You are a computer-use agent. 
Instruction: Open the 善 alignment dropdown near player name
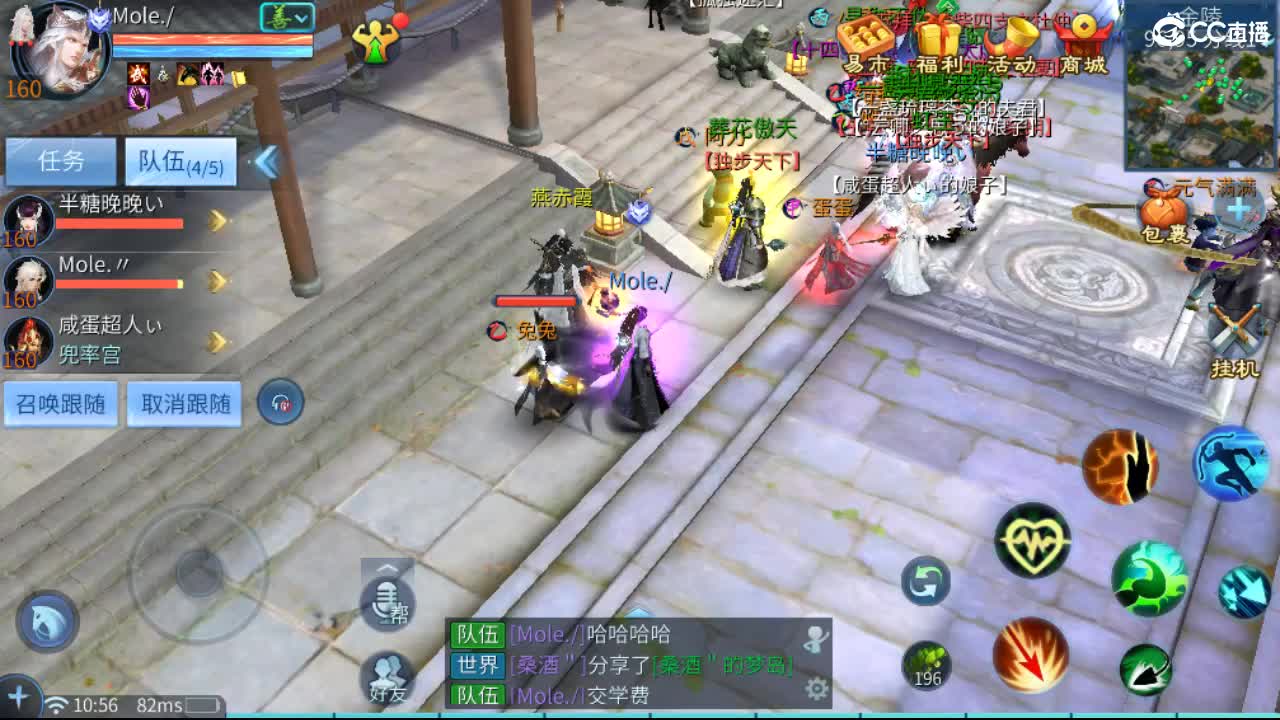(x=286, y=17)
